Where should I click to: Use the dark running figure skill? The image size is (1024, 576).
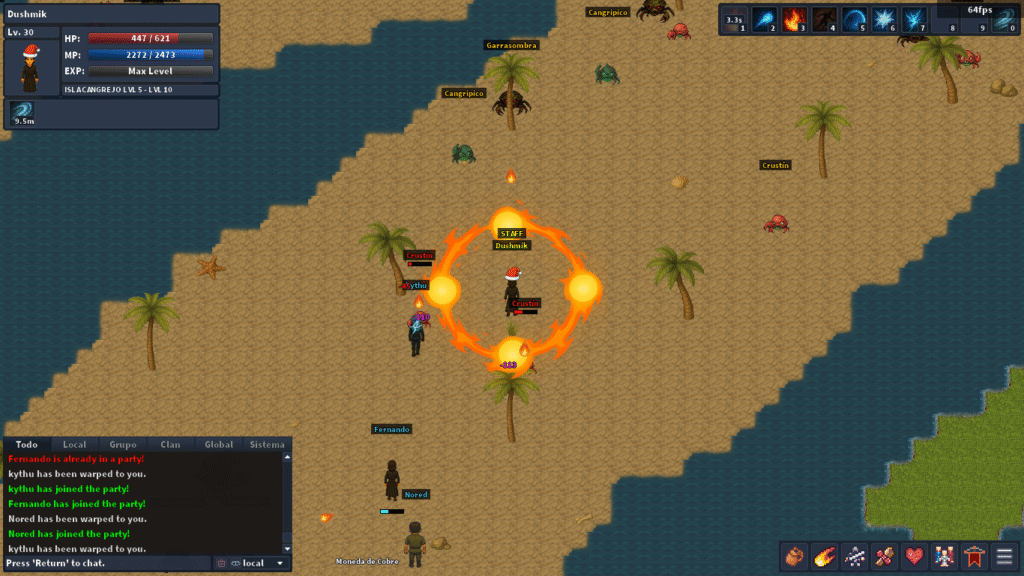824,20
